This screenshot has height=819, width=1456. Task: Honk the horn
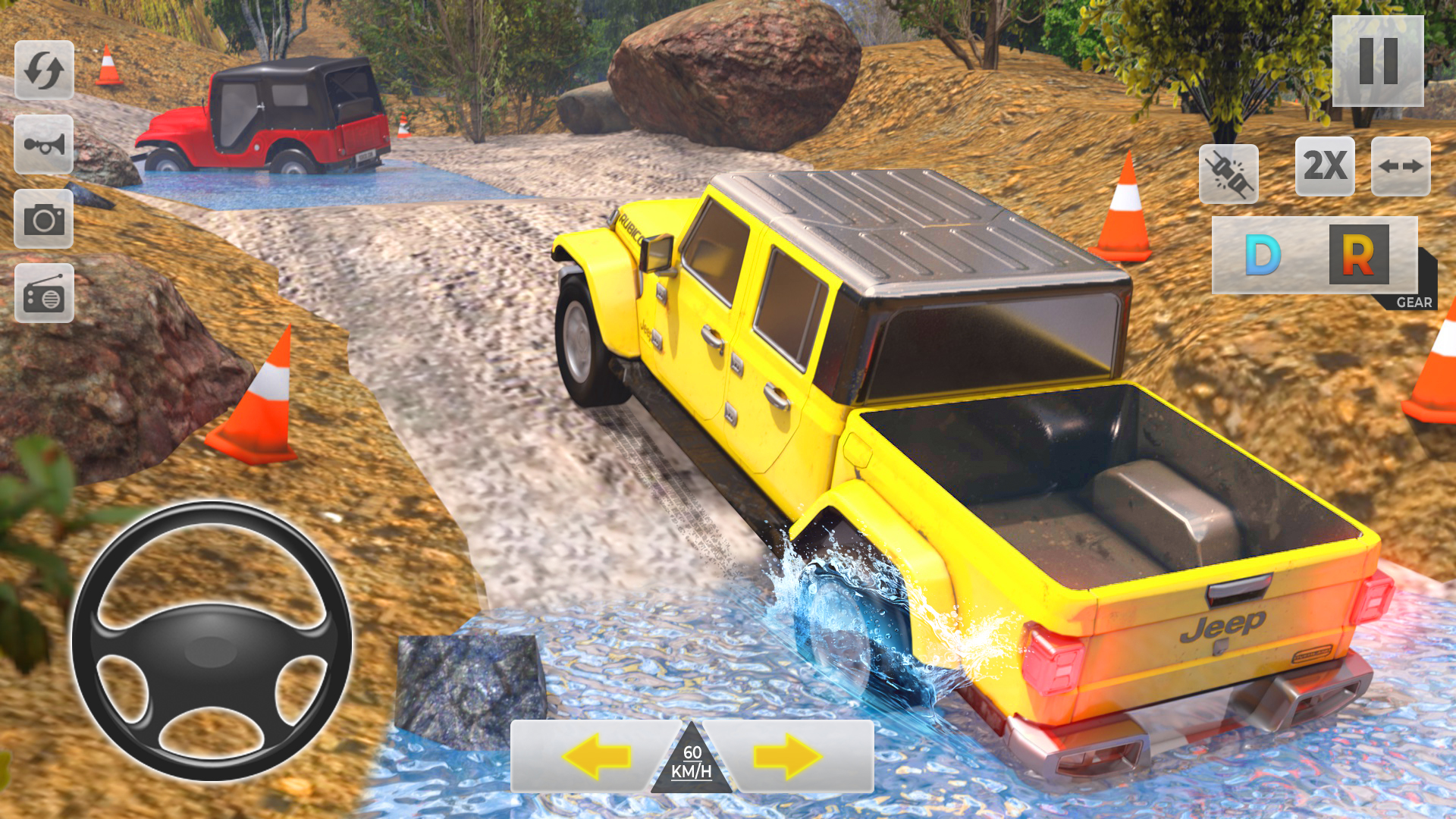point(45,146)
